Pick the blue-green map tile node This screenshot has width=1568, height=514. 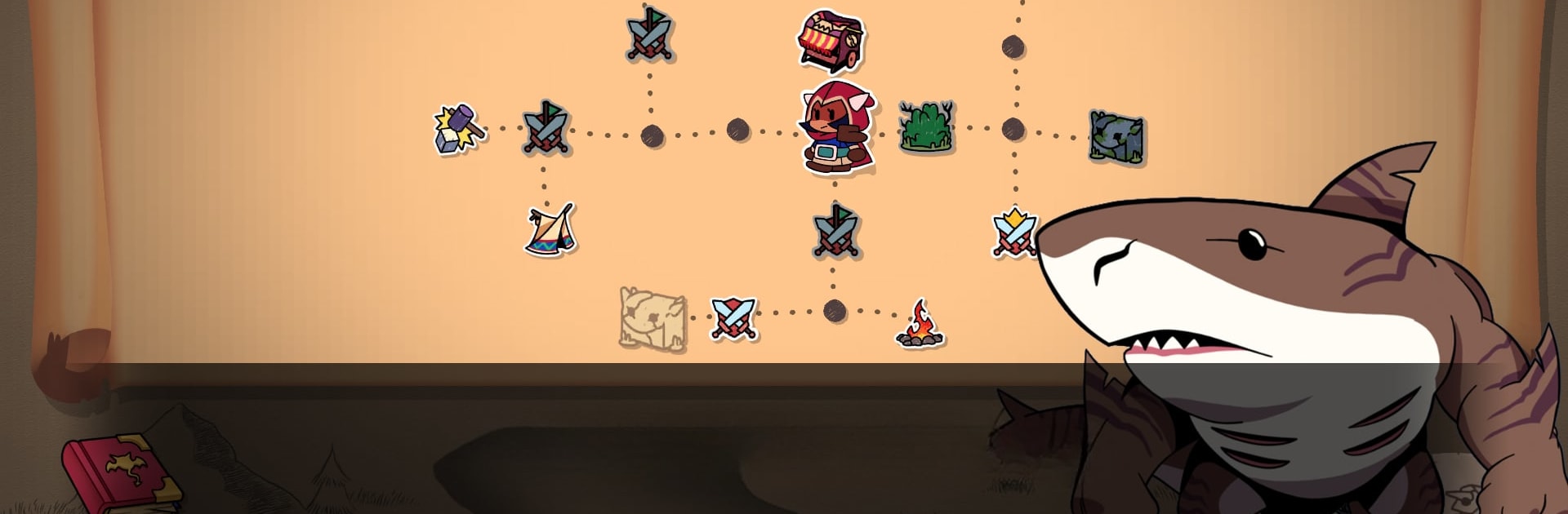coord(1116,137)
